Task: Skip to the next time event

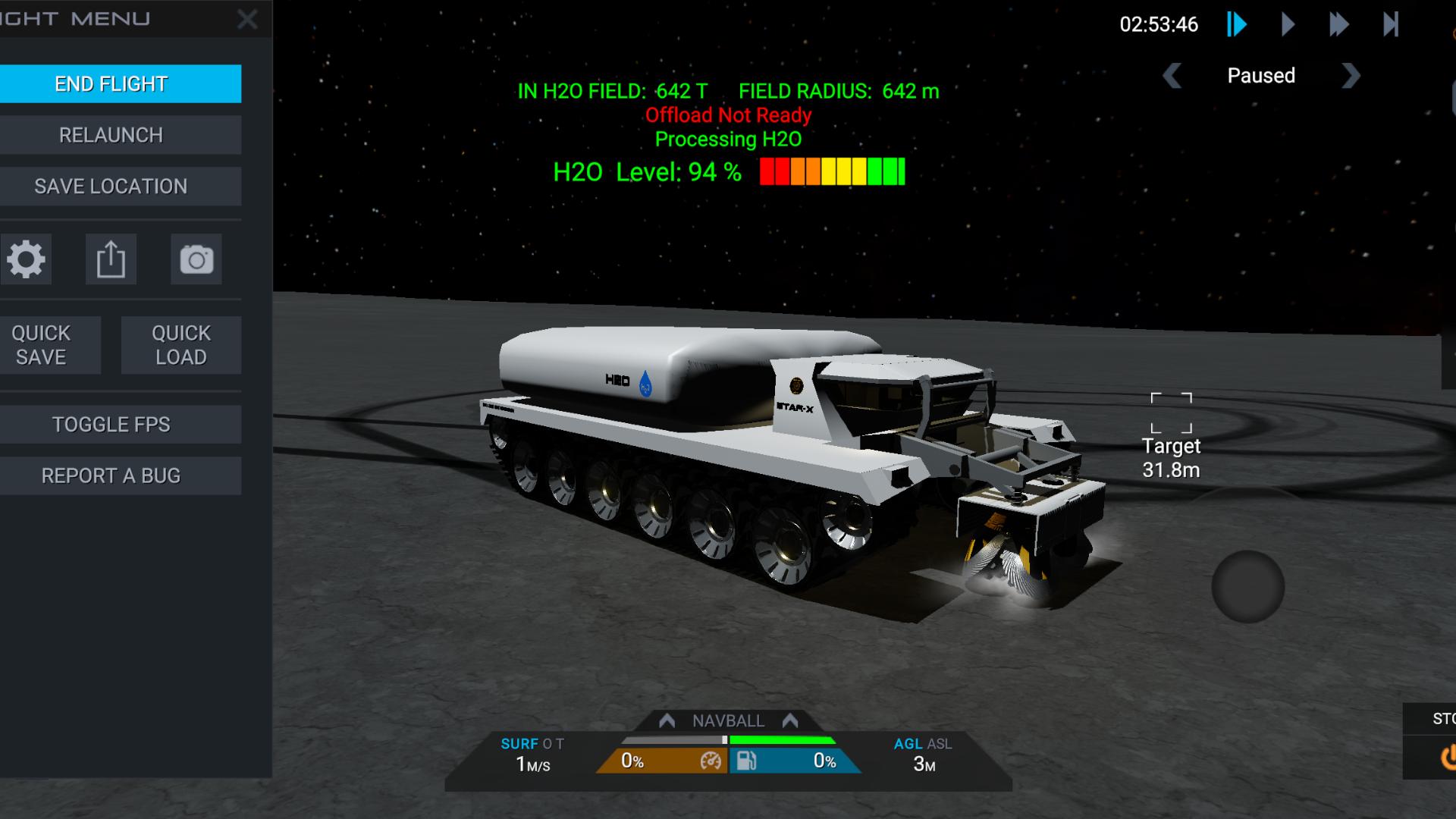Action: coord(1391,25)
